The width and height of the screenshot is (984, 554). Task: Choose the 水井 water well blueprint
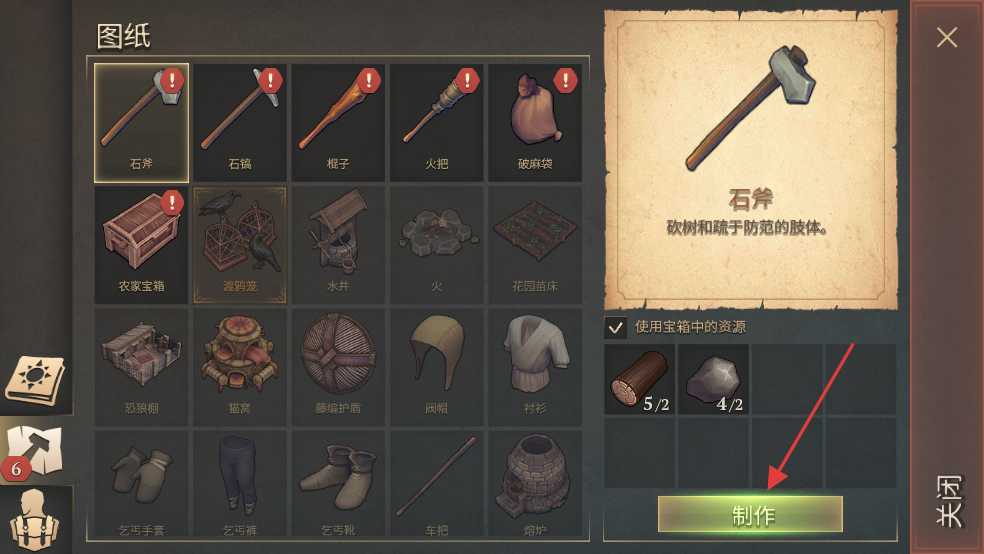[x=338, y=244]
